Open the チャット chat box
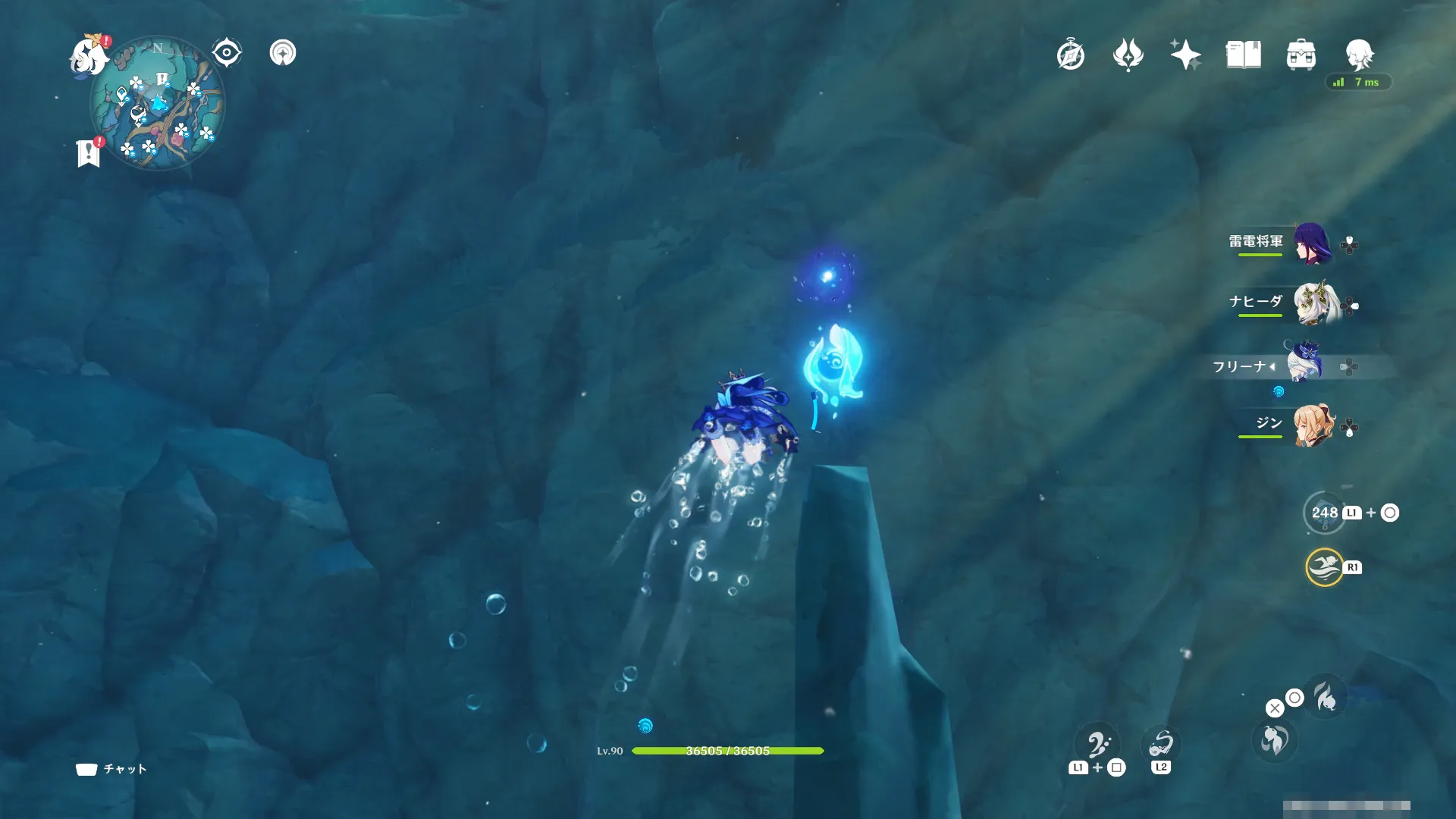Image resolution: width=1456 pixels, height=819 pixels. pos(111,769)
